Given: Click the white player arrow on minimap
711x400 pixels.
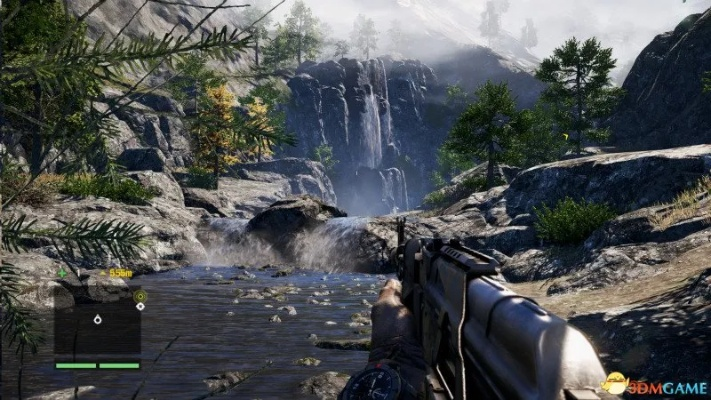Looking at the screenshot, I should pyautogui.click(x=97, y=320).
